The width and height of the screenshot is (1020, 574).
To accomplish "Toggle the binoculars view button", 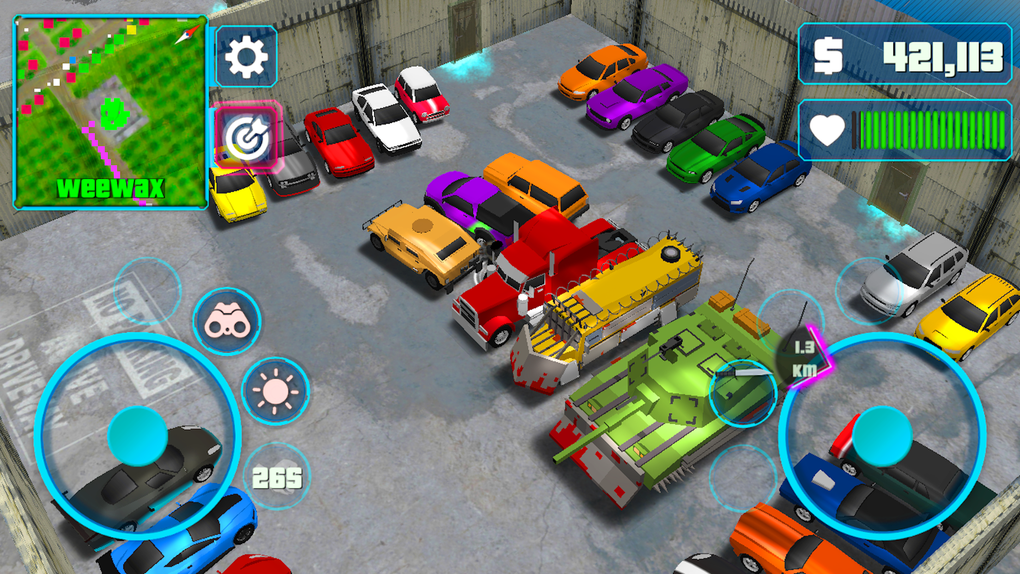I will tap(226, 322).
